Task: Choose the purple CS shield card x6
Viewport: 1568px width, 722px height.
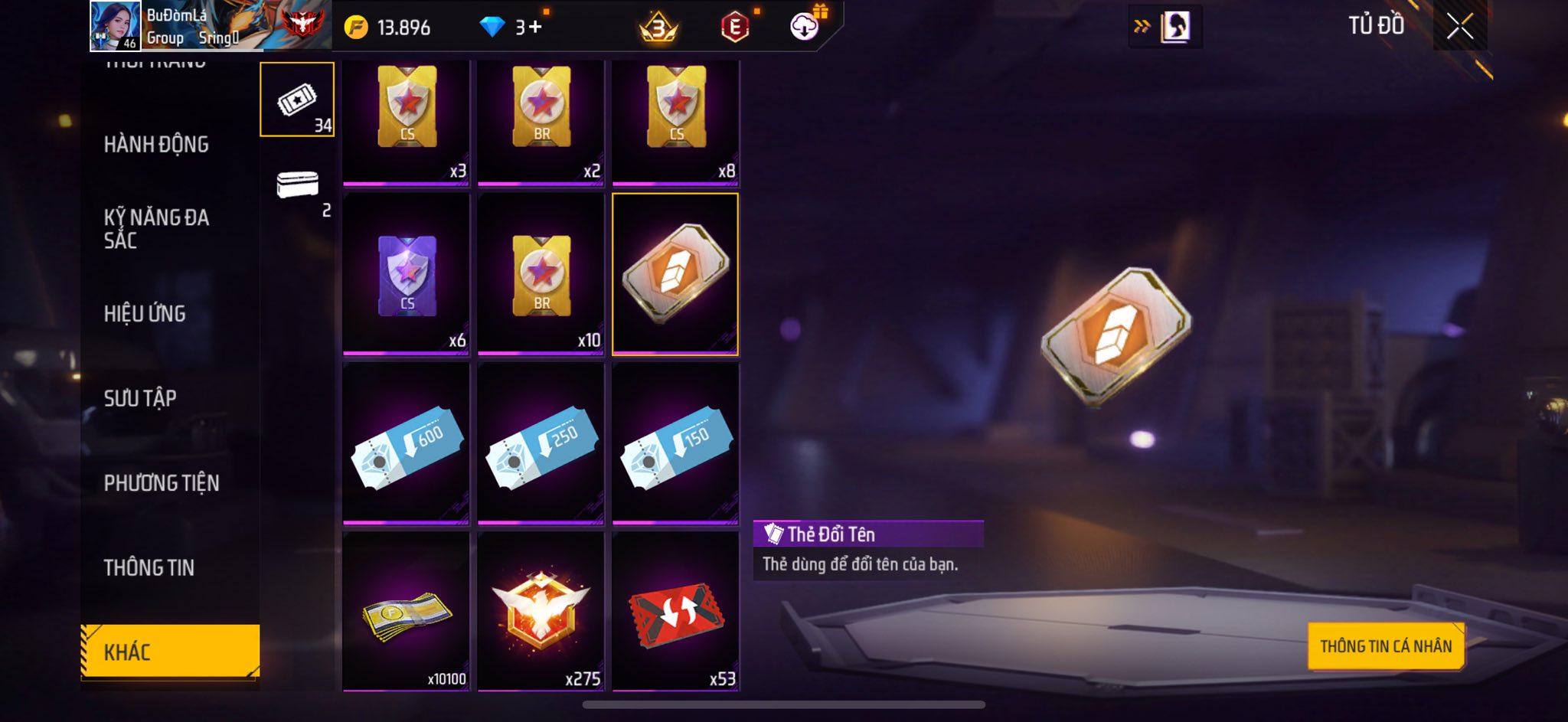Action: (406, 274)
